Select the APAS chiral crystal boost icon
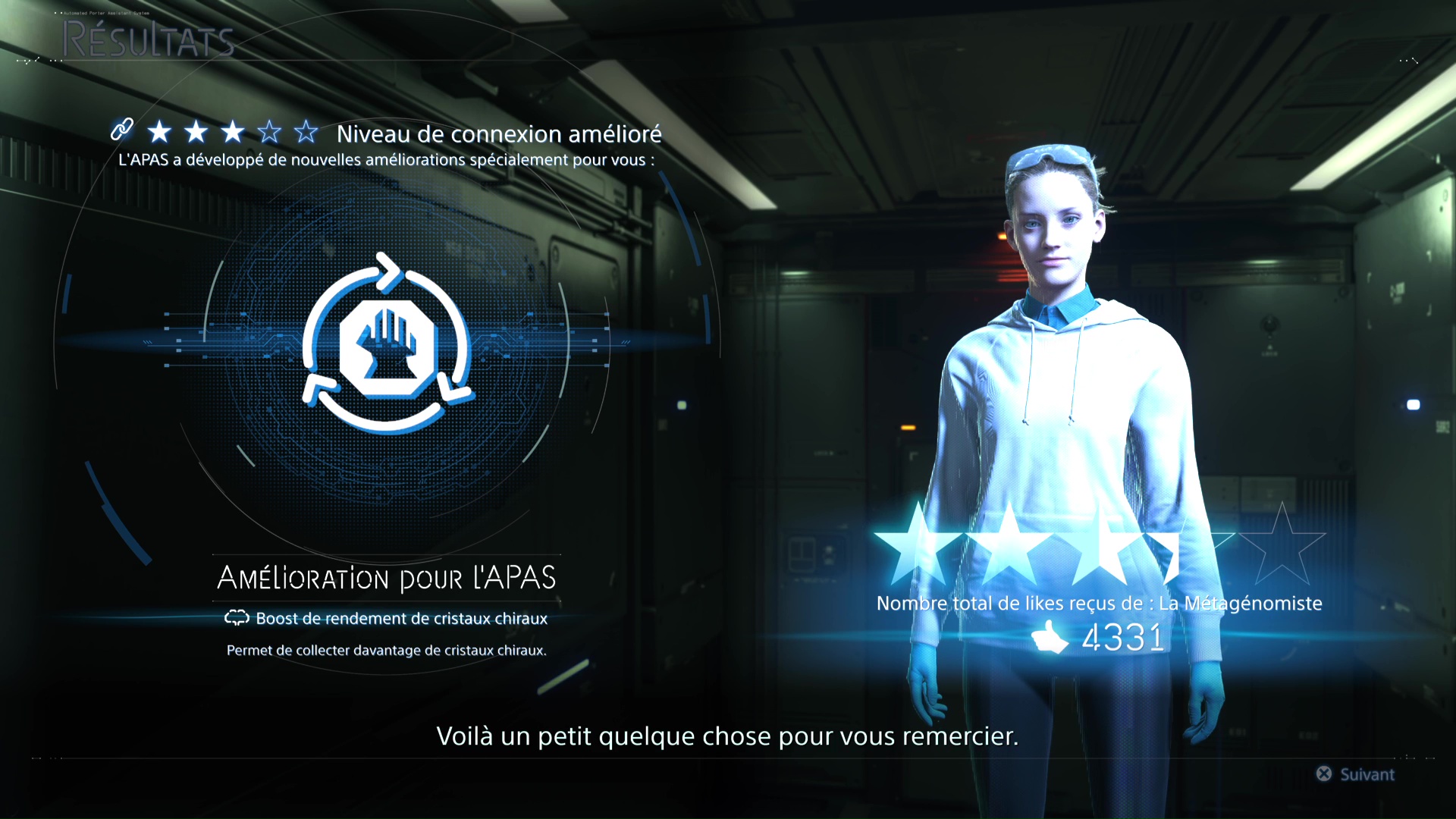The height and width of the screenshot is (819, 1456). coord(388,344)
